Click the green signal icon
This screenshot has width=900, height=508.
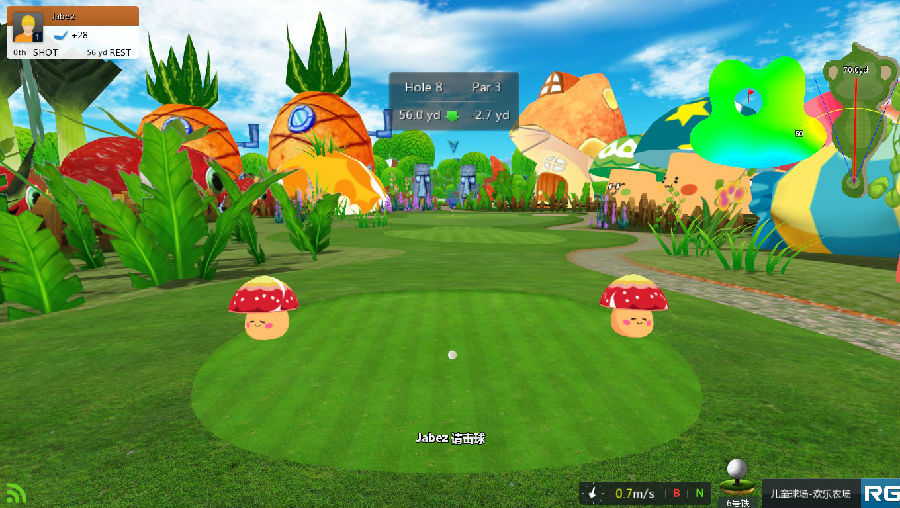click(16, 493)
